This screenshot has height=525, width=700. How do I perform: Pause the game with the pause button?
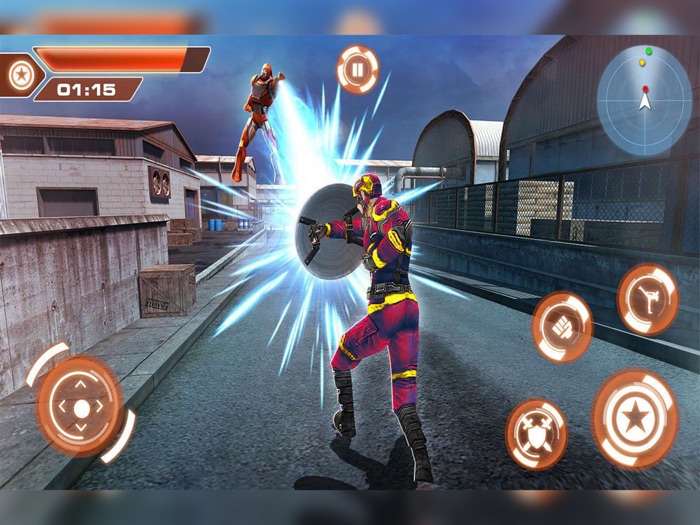tap(357, 69)
